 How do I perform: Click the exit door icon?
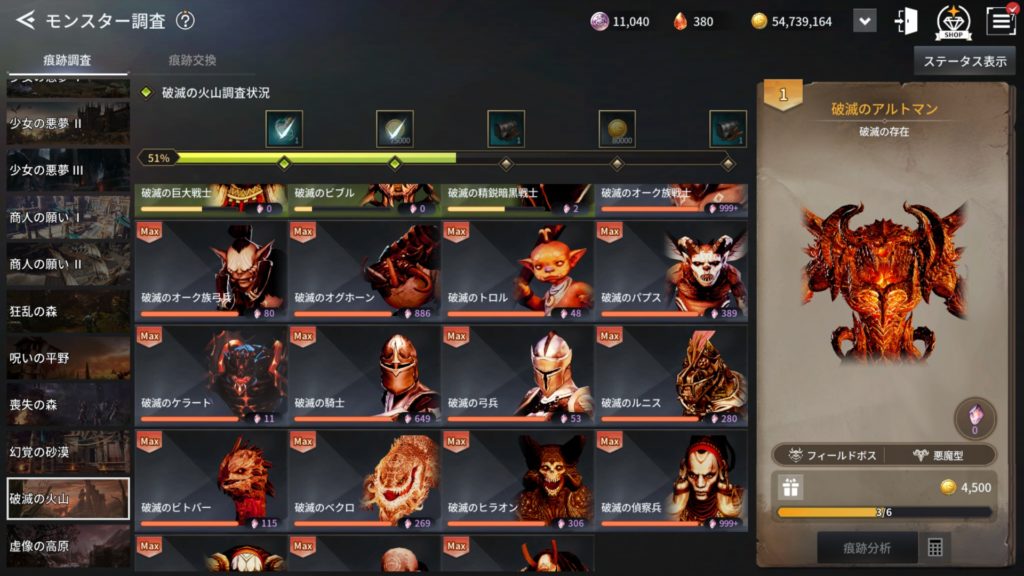[907, 21]
